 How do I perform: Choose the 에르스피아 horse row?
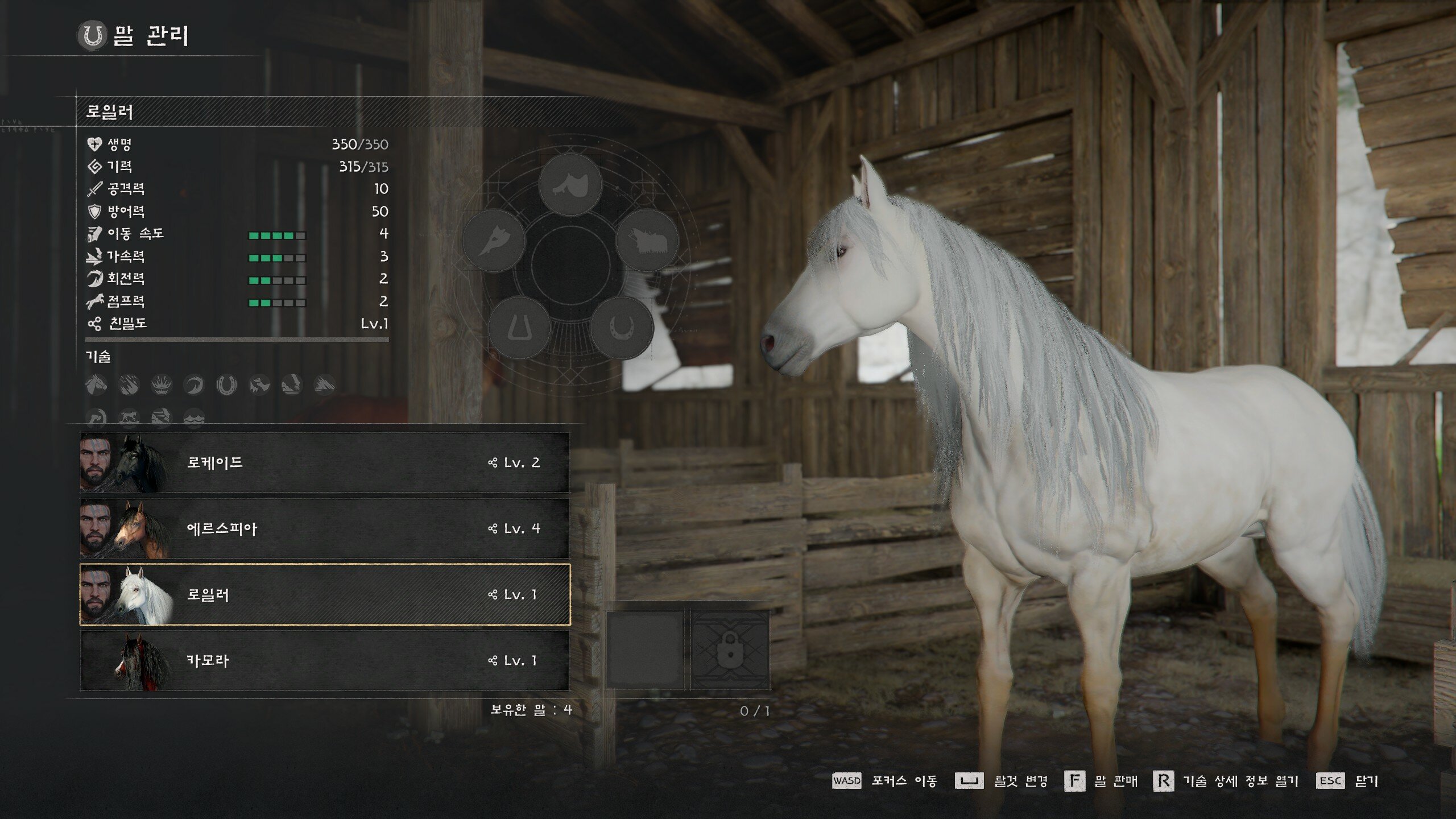[324, 528]
